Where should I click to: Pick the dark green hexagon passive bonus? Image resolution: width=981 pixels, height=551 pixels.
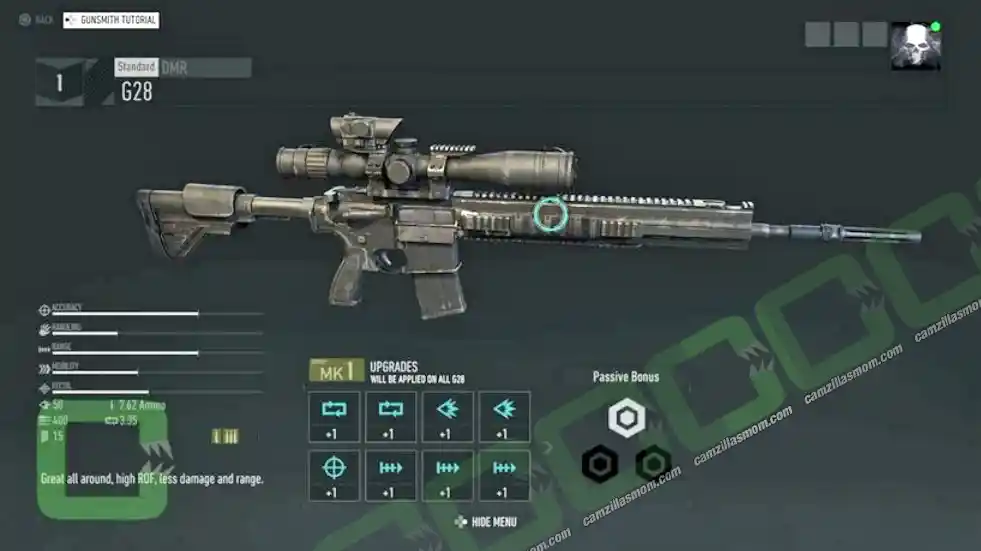point(653,463)
